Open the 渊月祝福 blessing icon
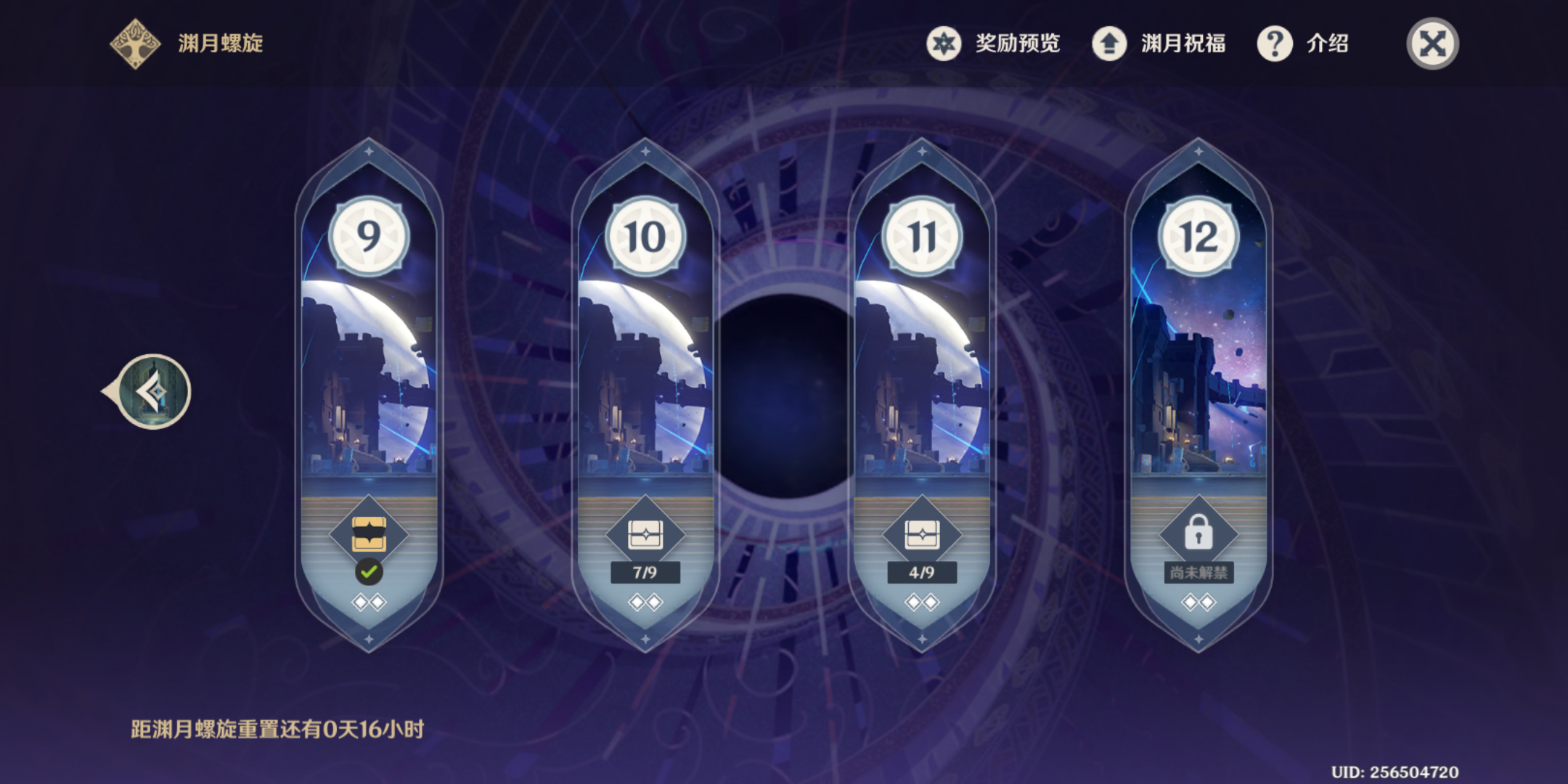 click(1108, 44)
